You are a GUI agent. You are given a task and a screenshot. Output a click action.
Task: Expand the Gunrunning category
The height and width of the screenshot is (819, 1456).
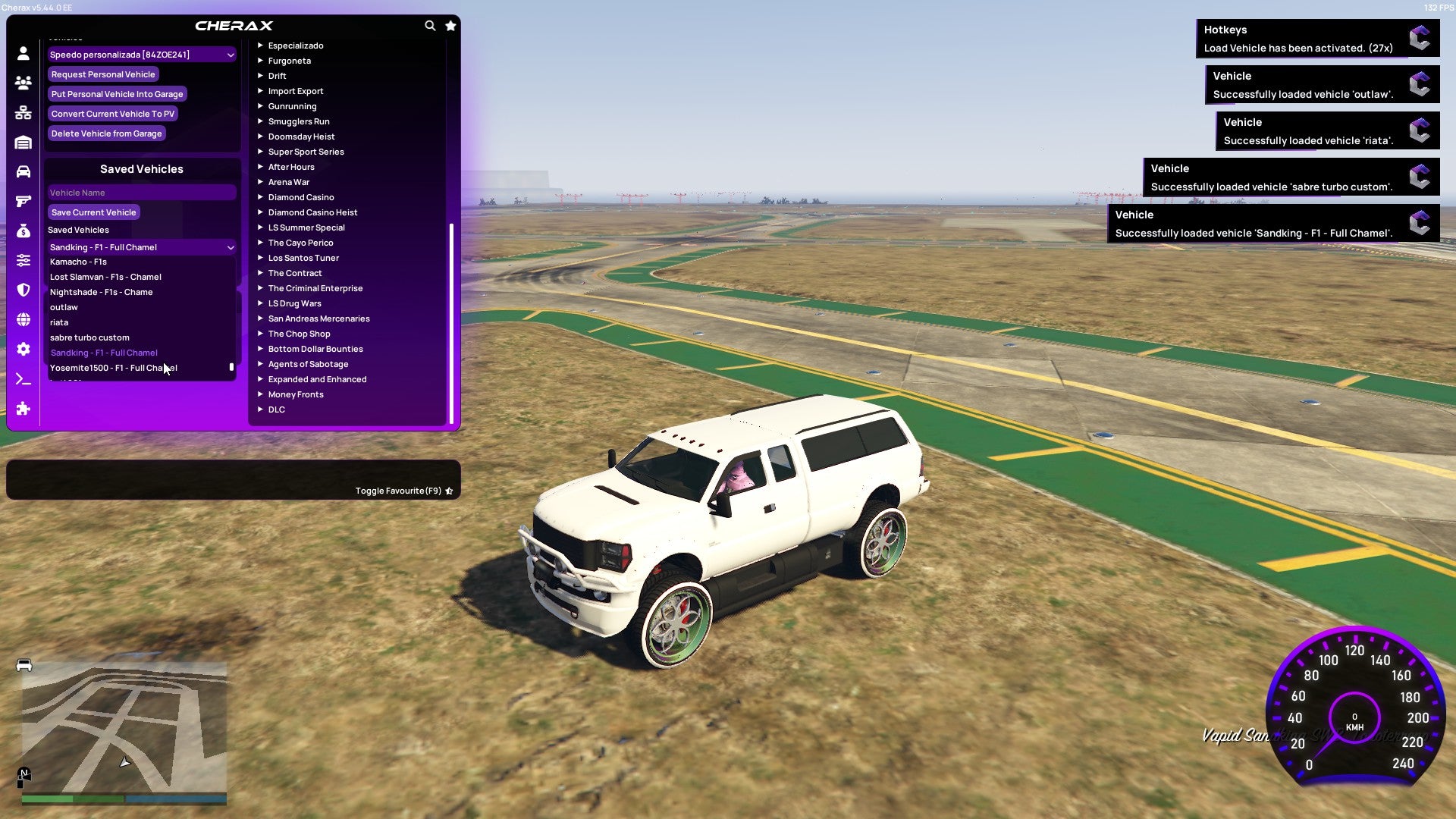(x=293, y=105)
